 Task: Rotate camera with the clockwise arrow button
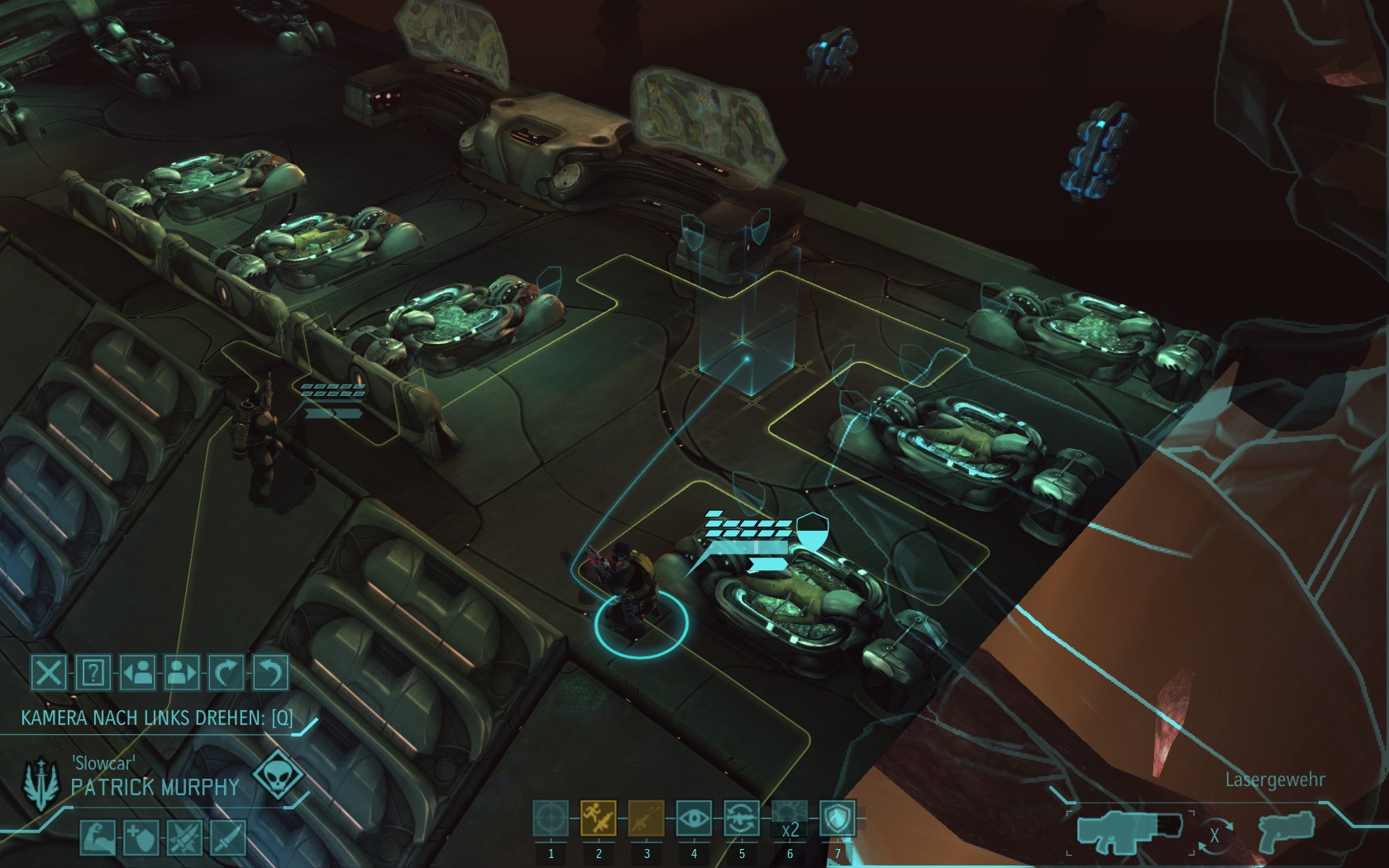tap(226, 673)
